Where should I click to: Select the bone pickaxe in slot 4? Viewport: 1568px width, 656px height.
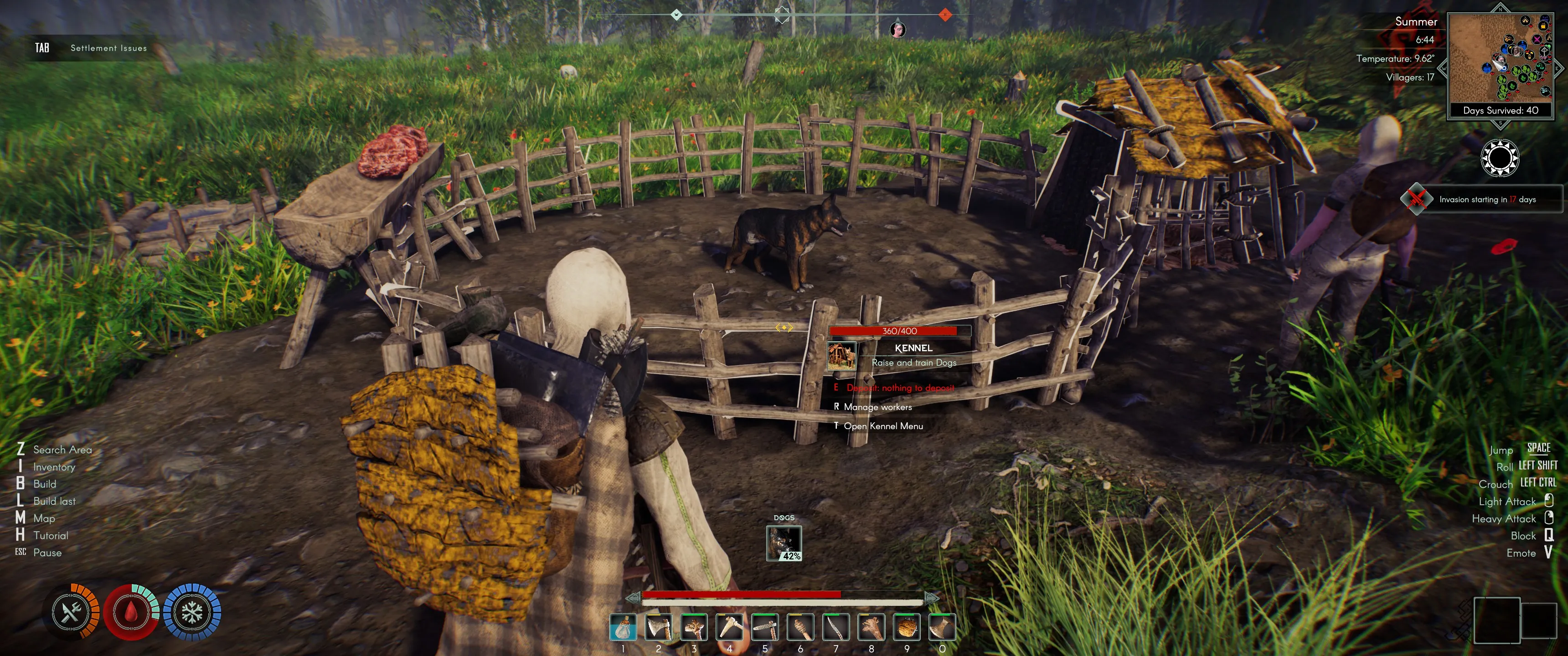click(x=729, y=627)
